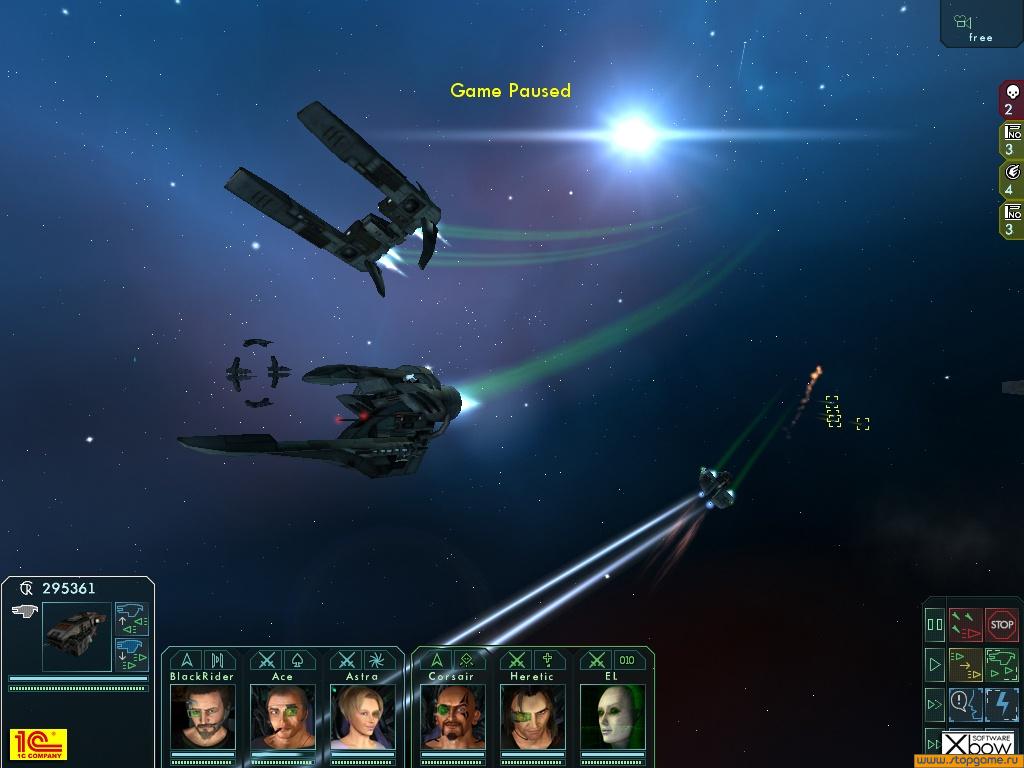Select the red skull enemy group

pyautogui.click(x=1011, y=100)
